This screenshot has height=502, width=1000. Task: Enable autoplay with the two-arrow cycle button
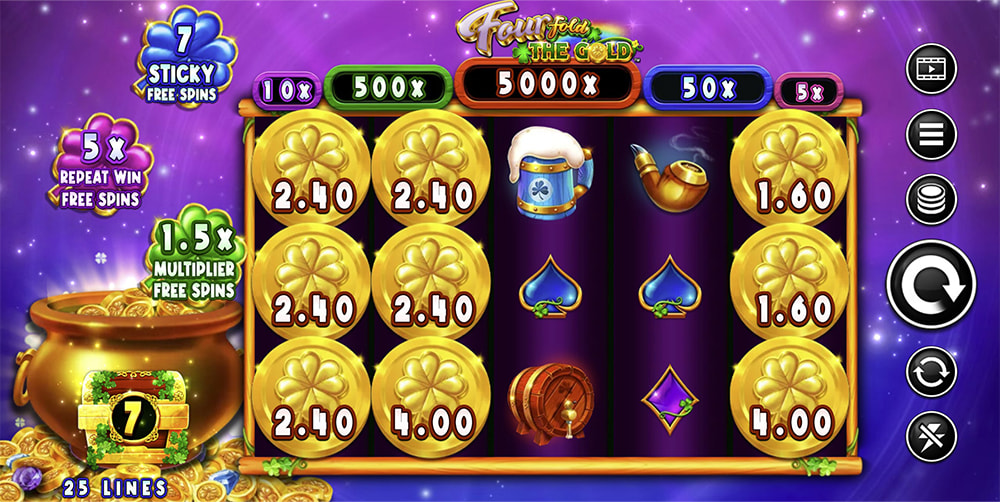pos(931,371)
